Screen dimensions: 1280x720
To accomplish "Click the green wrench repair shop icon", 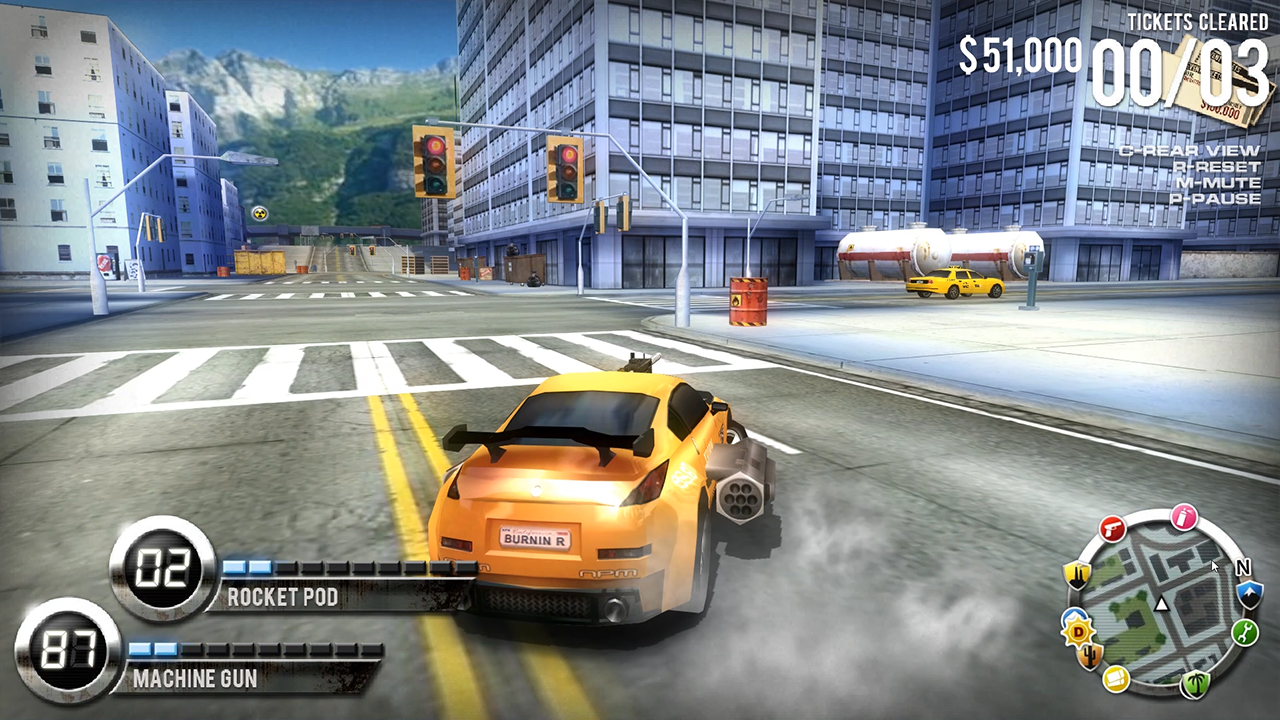I will coord(1245,632).
